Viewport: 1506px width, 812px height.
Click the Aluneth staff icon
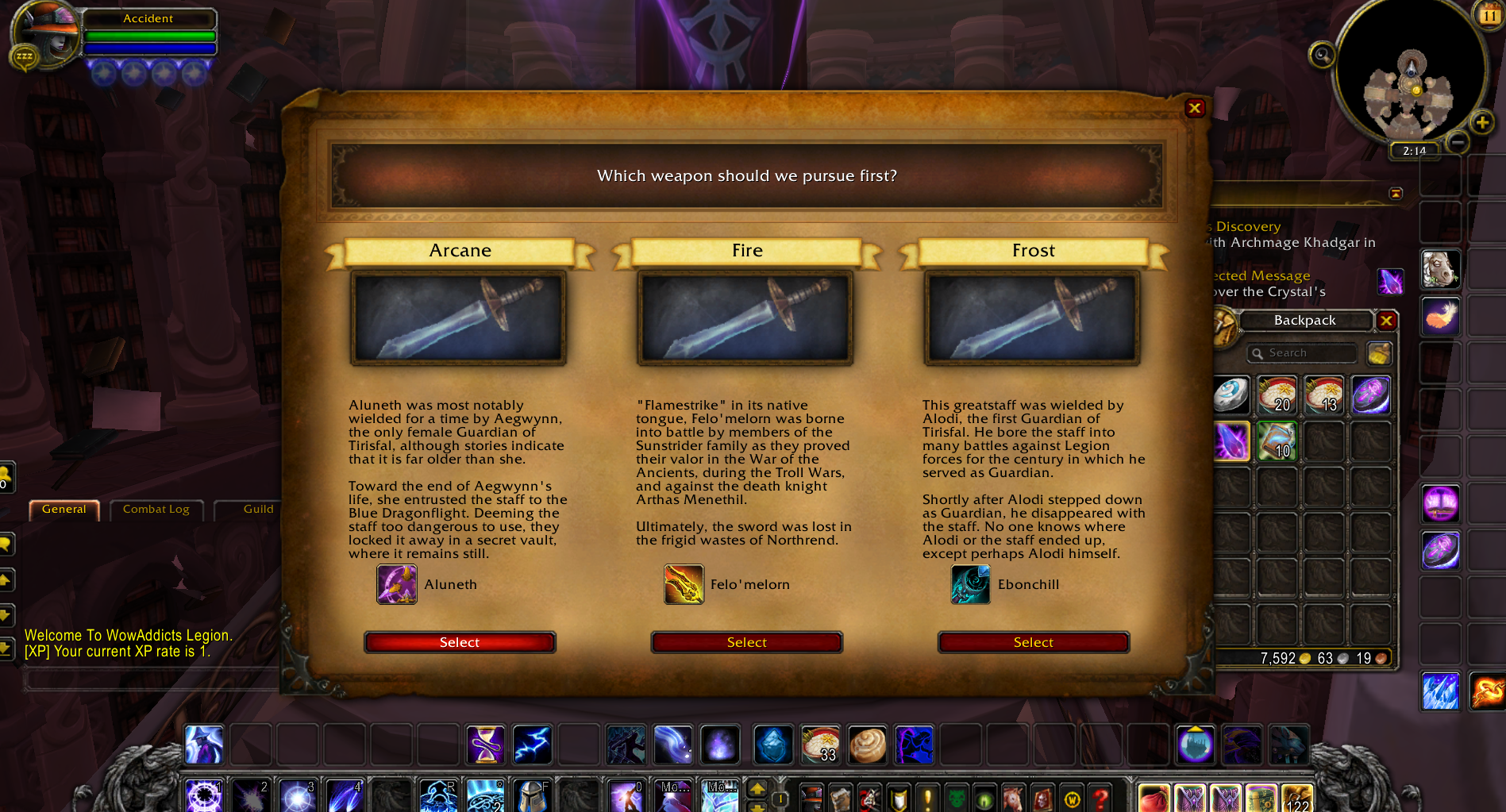(397, 584)
